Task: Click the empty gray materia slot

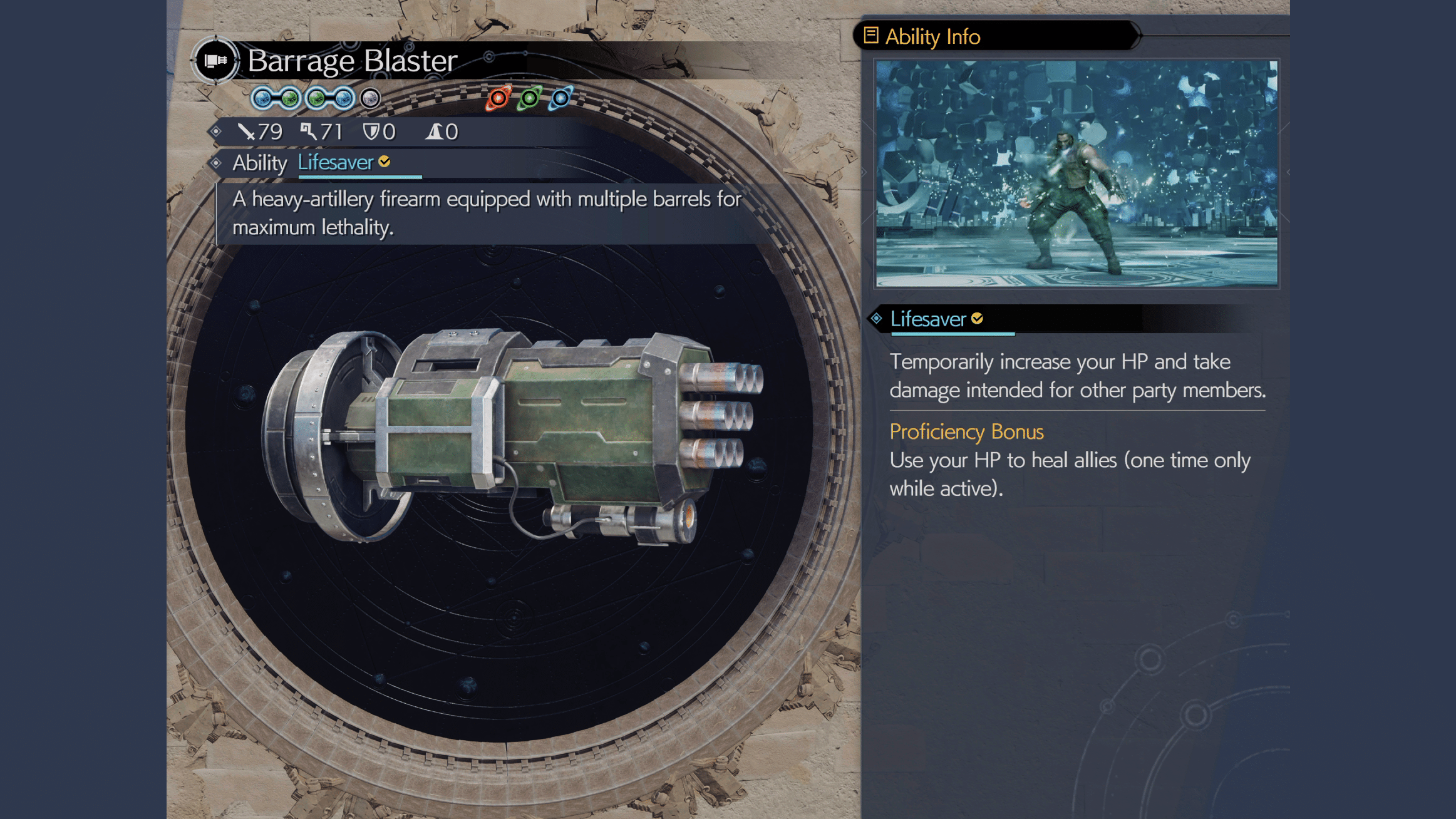Action: coord(369,98)
